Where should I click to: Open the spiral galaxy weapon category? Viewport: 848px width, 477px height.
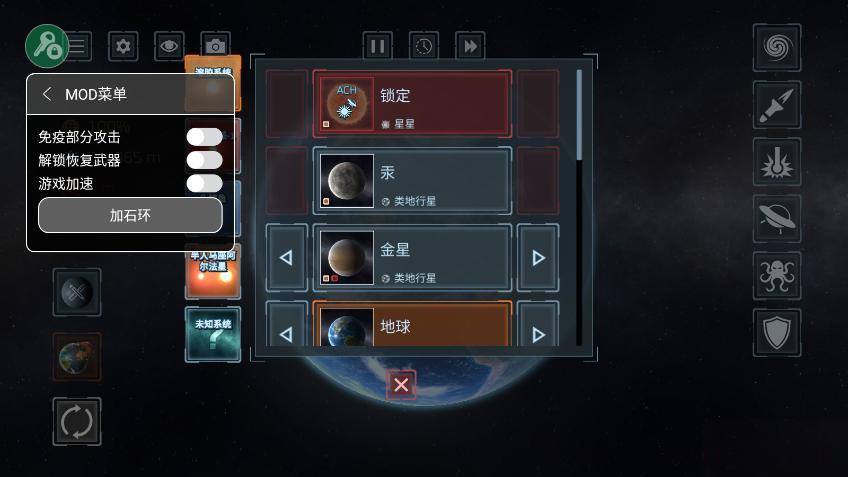pyautogui.click(x=776, y=47)
